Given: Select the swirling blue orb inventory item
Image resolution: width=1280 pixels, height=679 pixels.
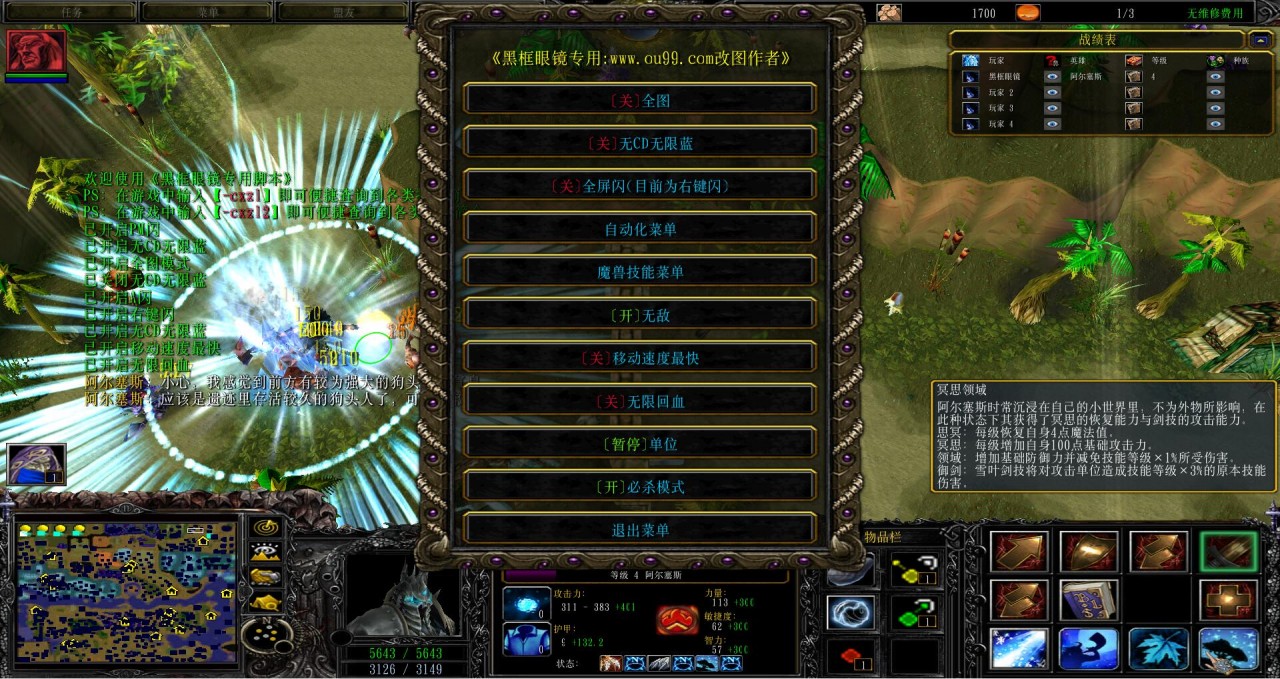Looking at the screenshot, I should [x=851, y=612].
